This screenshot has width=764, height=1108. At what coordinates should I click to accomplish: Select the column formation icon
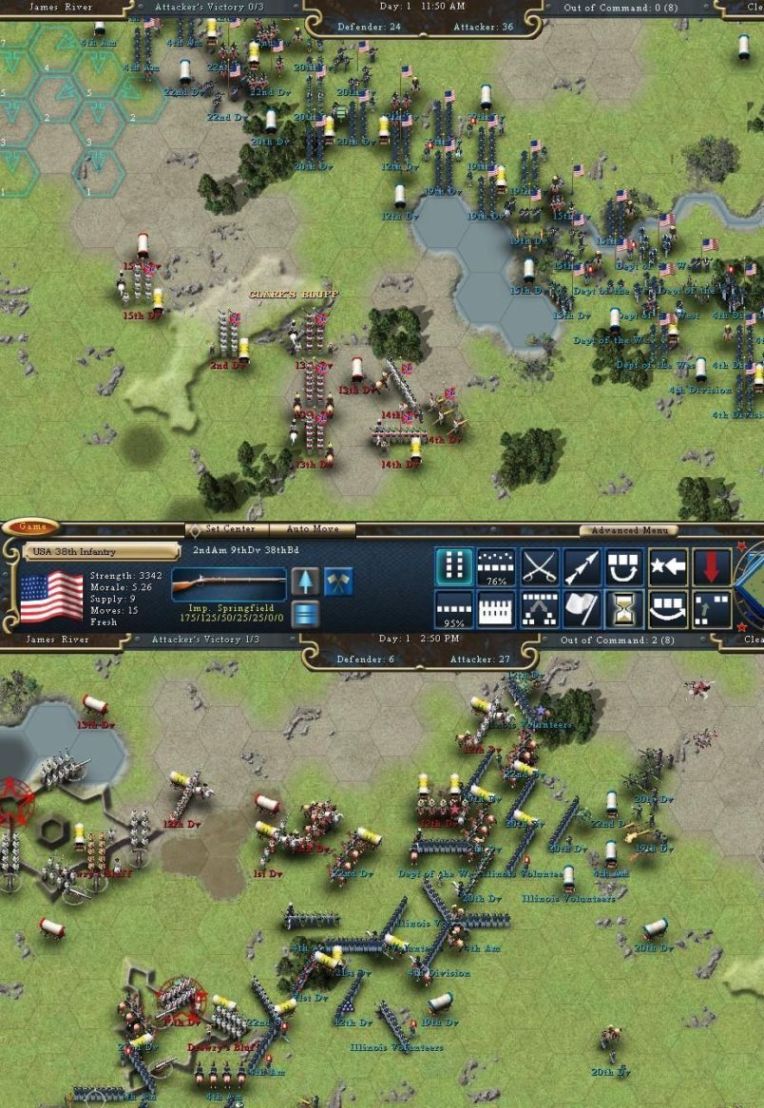[x=454, y=567]
